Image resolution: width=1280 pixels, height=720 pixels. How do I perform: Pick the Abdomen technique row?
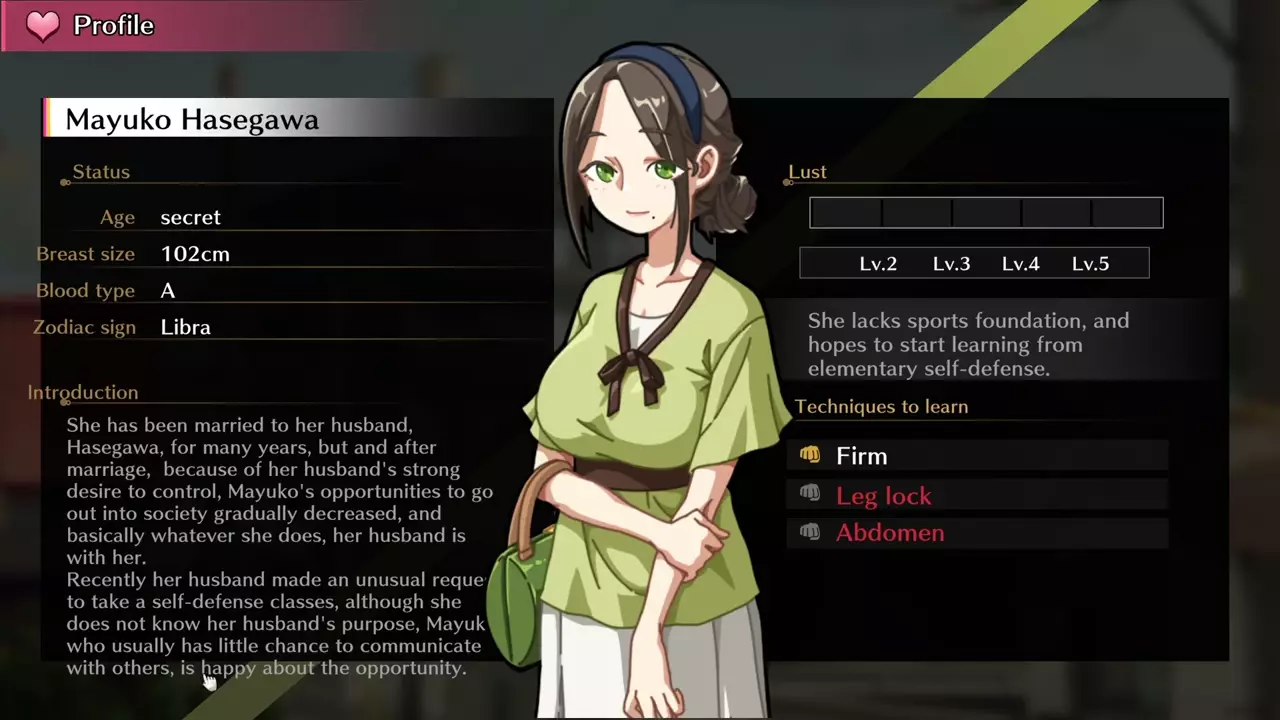[x=890, y=532]
